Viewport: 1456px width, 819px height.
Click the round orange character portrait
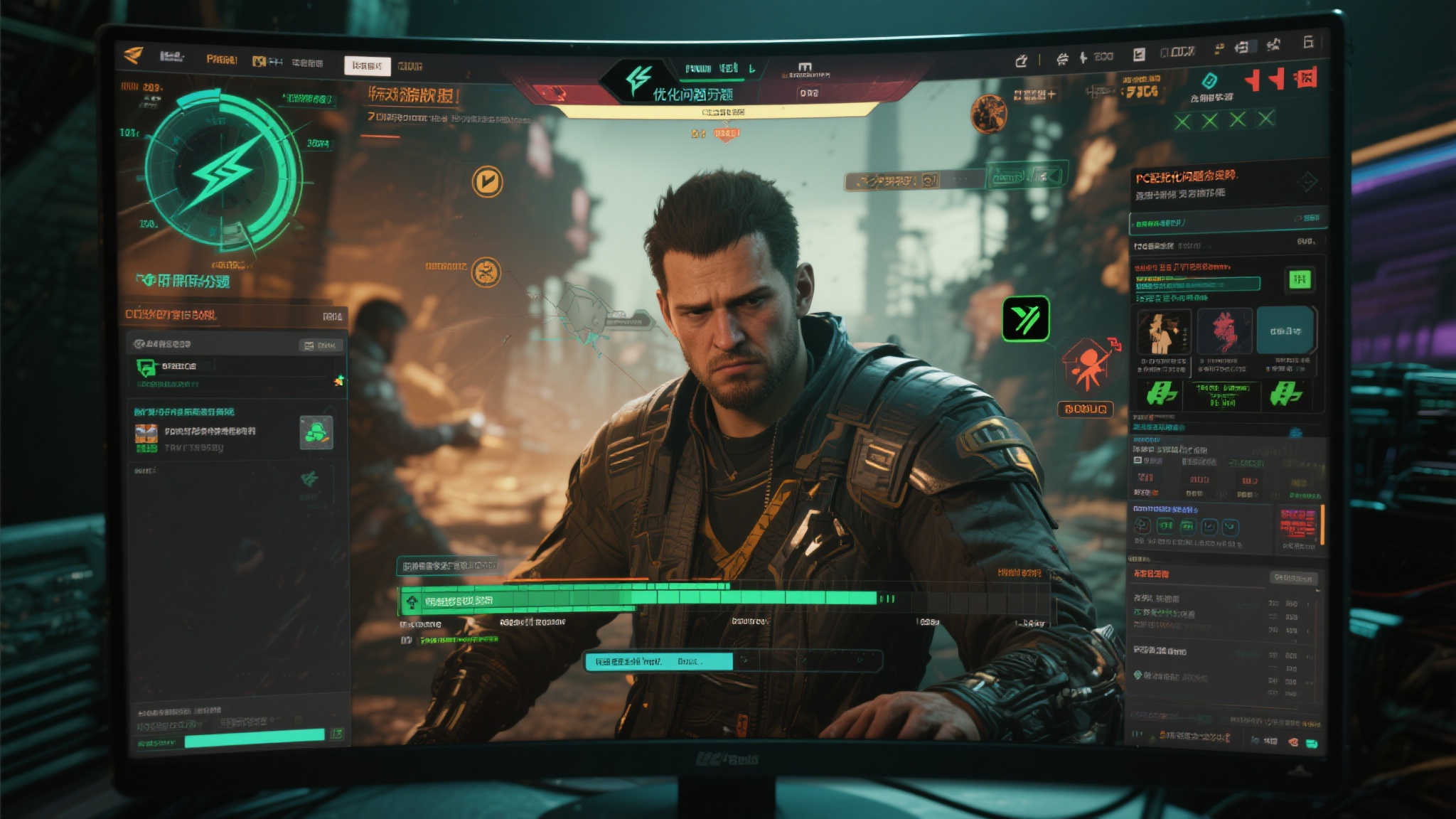(988, 114)
